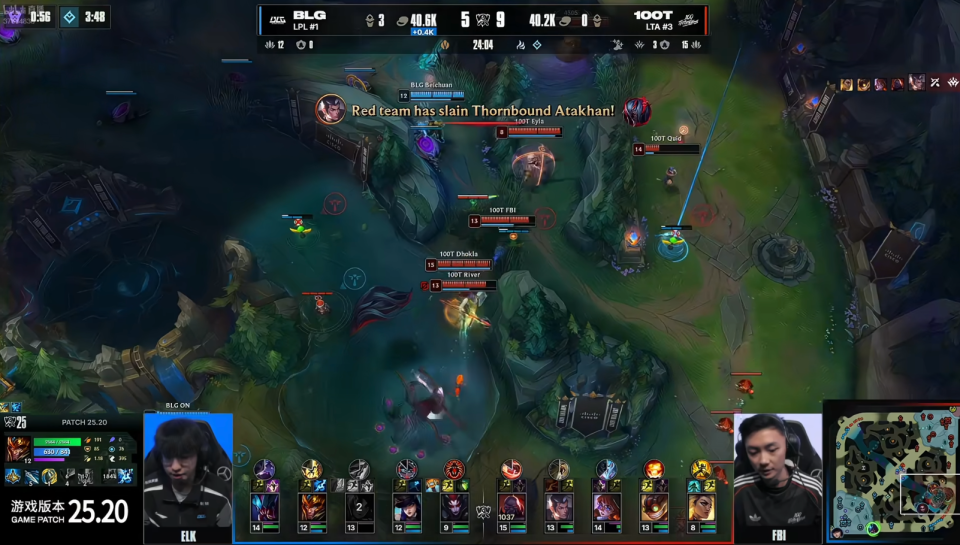
Task: Click the orange fireball ability icon
Action: click(654, 468)
